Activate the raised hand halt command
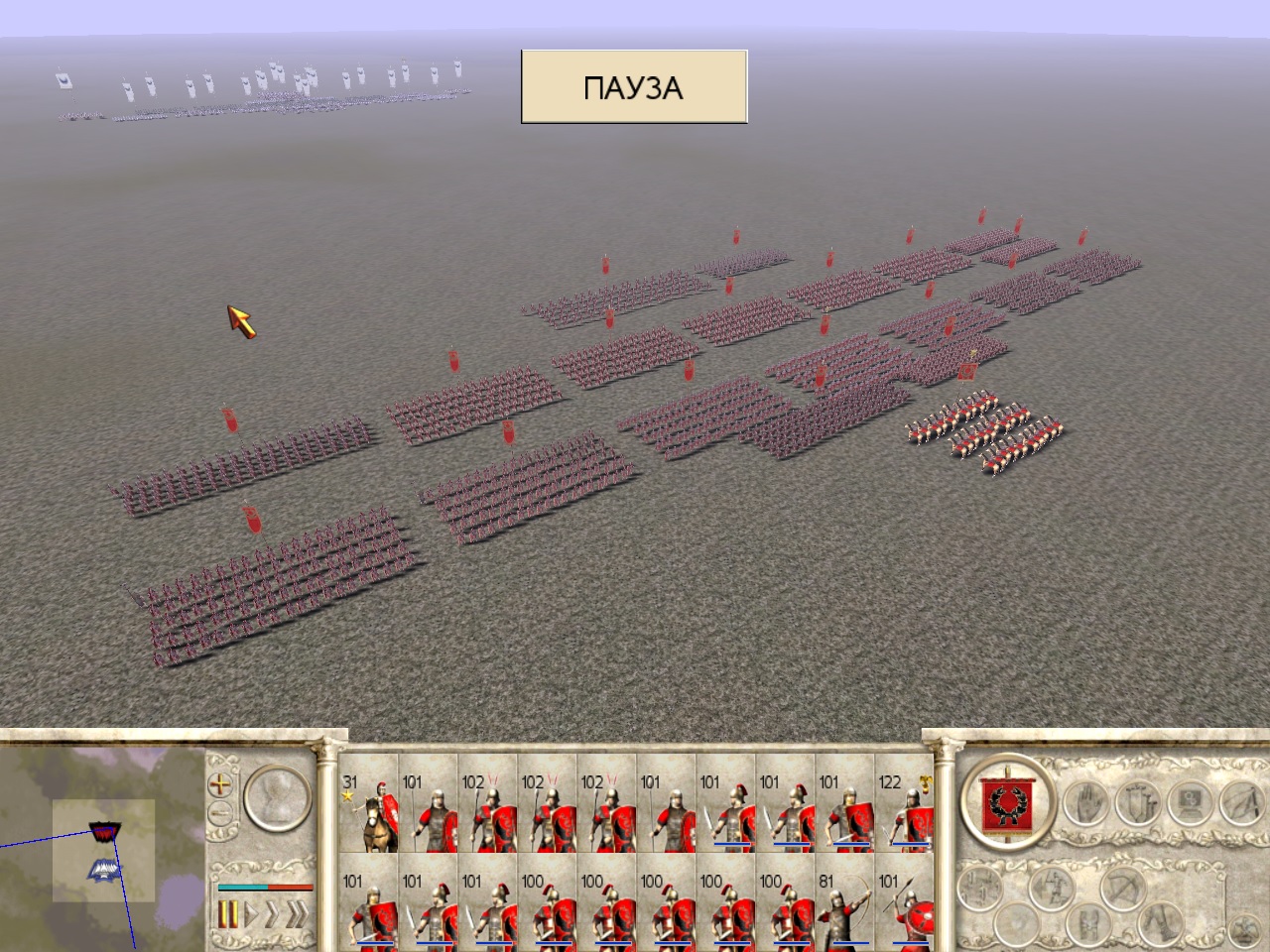 tap(1088, 801)
